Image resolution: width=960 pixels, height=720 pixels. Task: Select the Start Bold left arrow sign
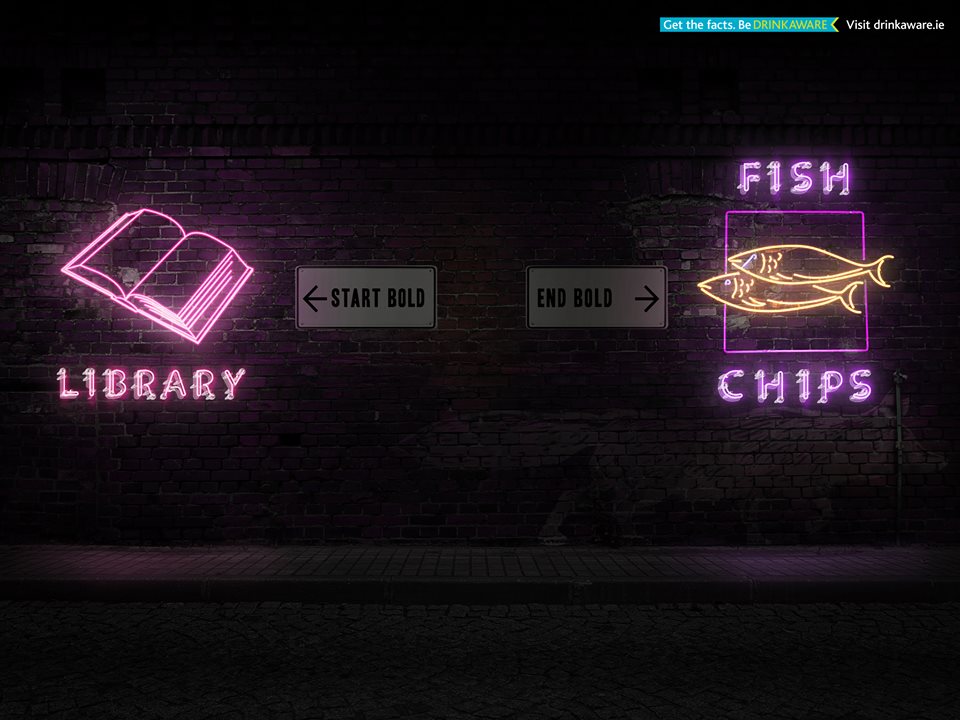(366, 297)
